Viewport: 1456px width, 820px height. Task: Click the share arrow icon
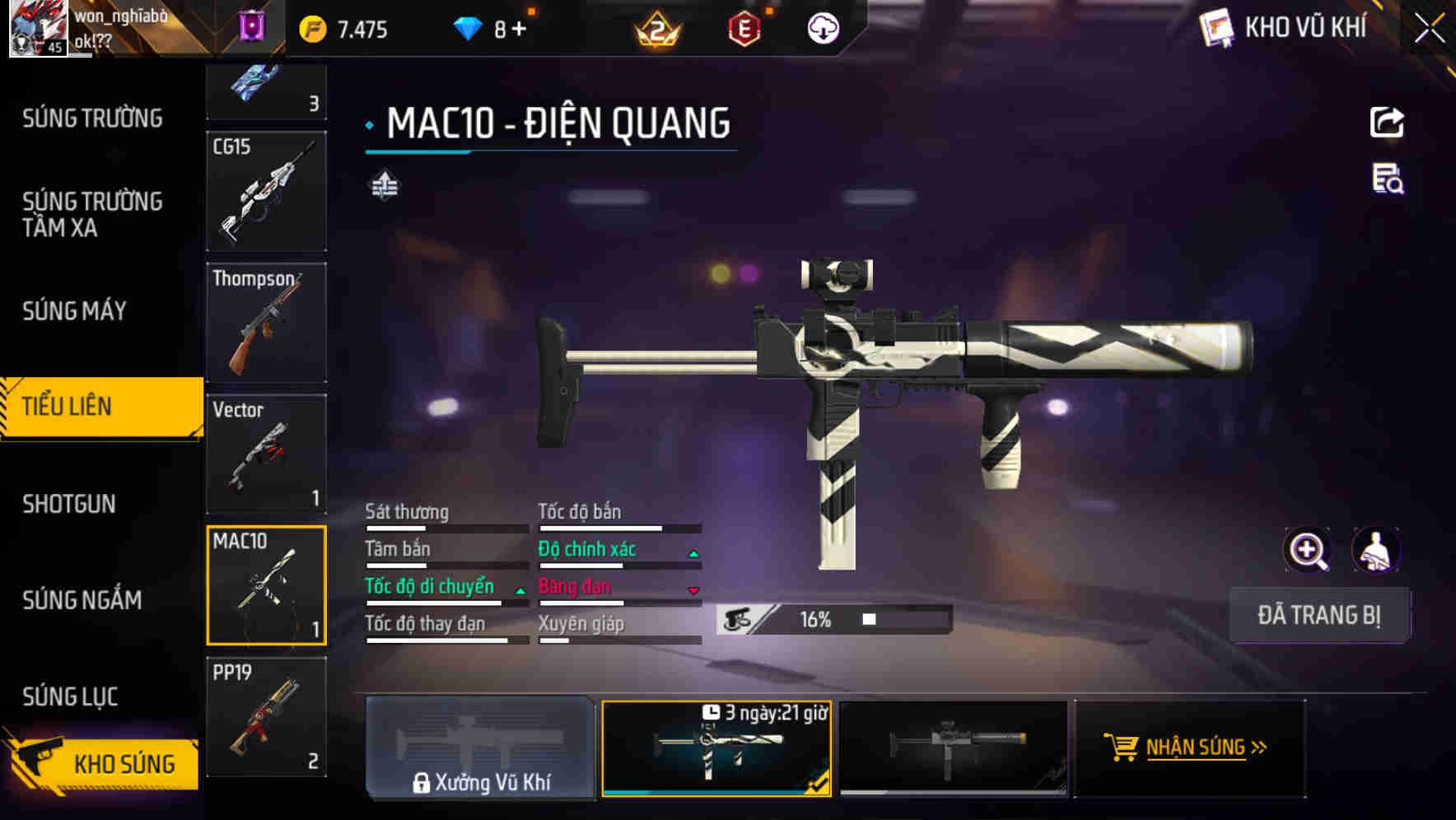coord(1387,123)
